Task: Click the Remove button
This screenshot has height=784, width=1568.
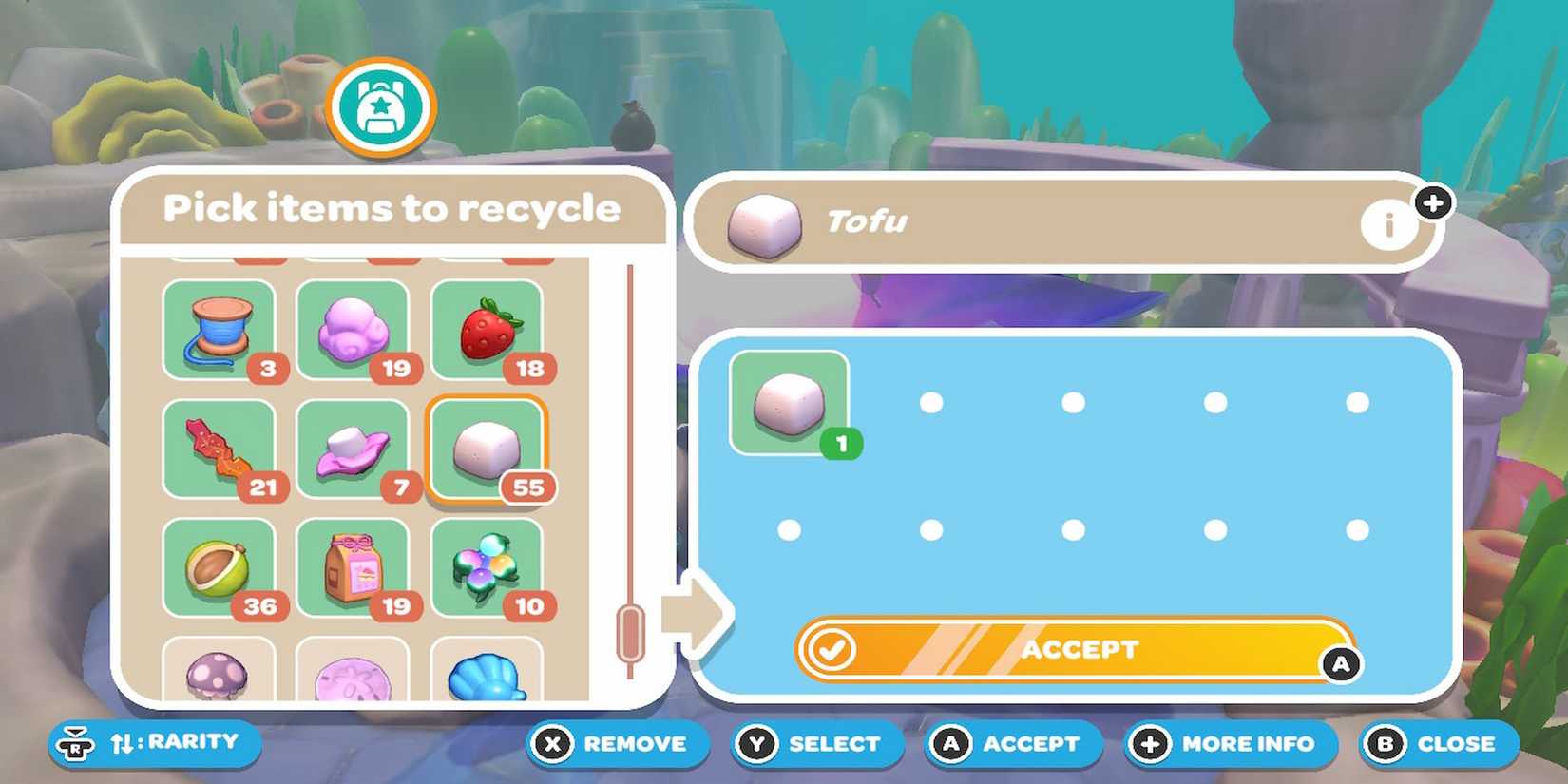Action: [x=616, y=744]
